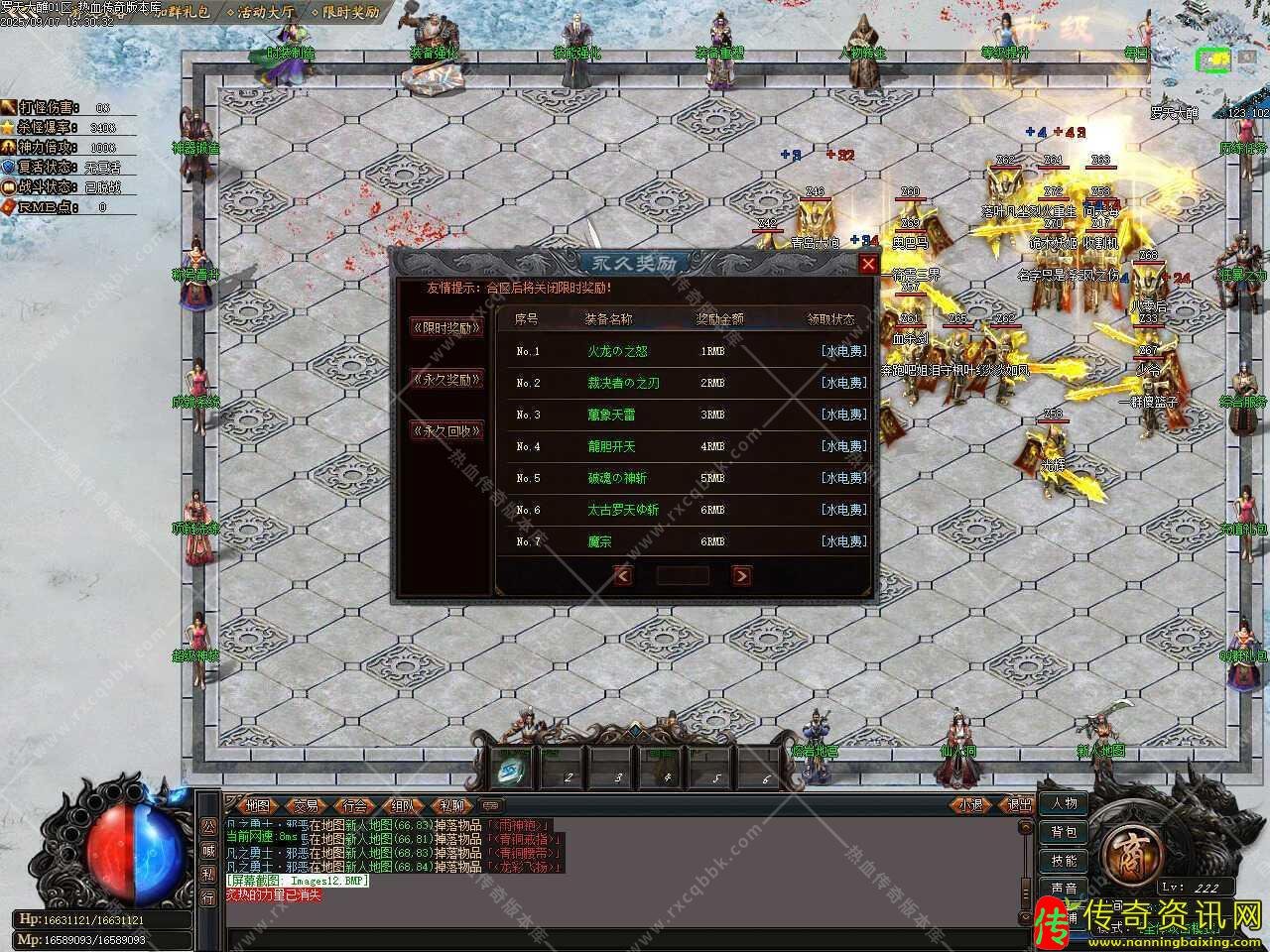Viewport: 1270px width, 952px height.
Task: Open the 《永久回收》 section
Action: (446, 430)
